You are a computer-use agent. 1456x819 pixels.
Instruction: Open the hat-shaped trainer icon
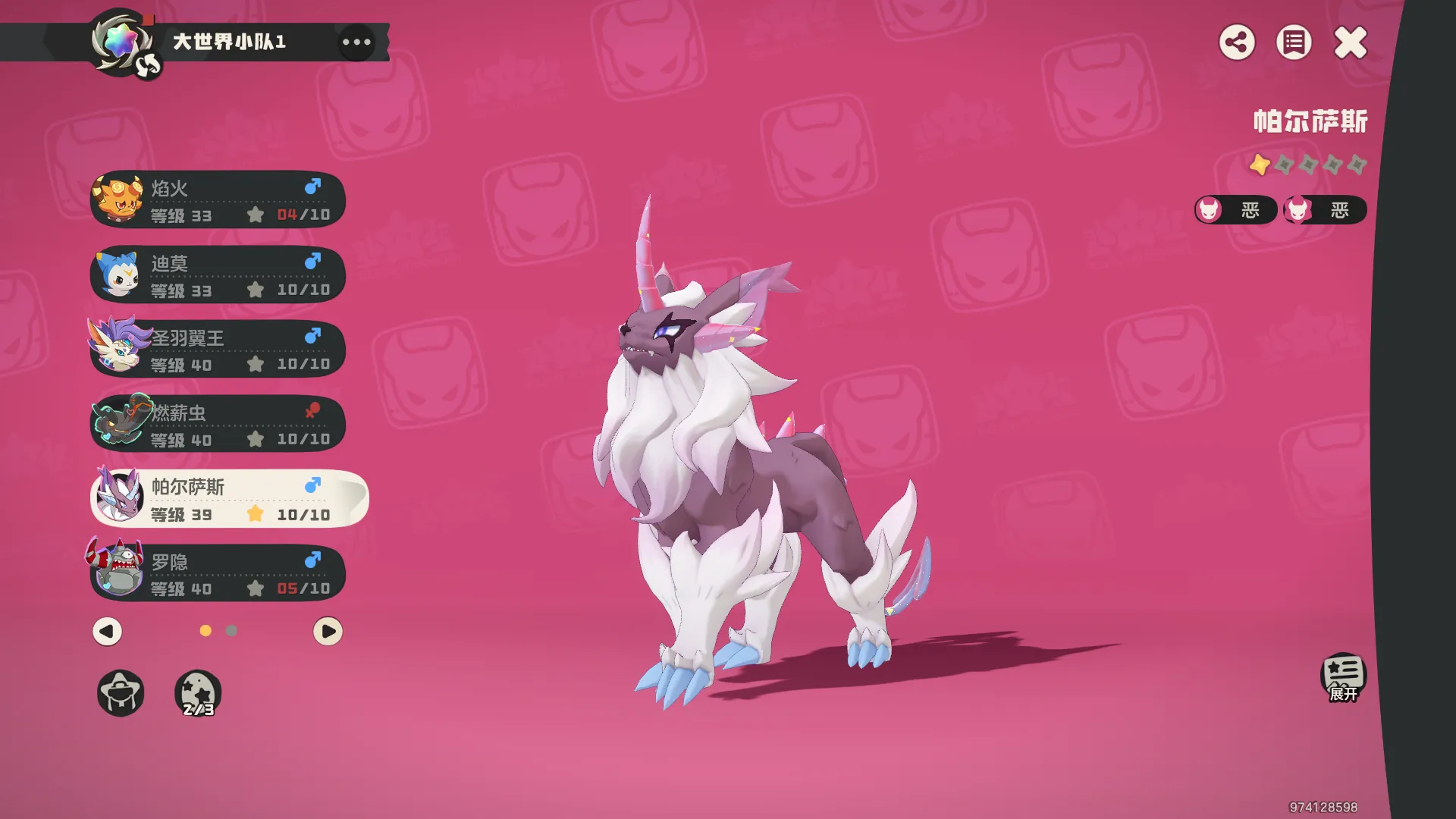coord(121,693)
